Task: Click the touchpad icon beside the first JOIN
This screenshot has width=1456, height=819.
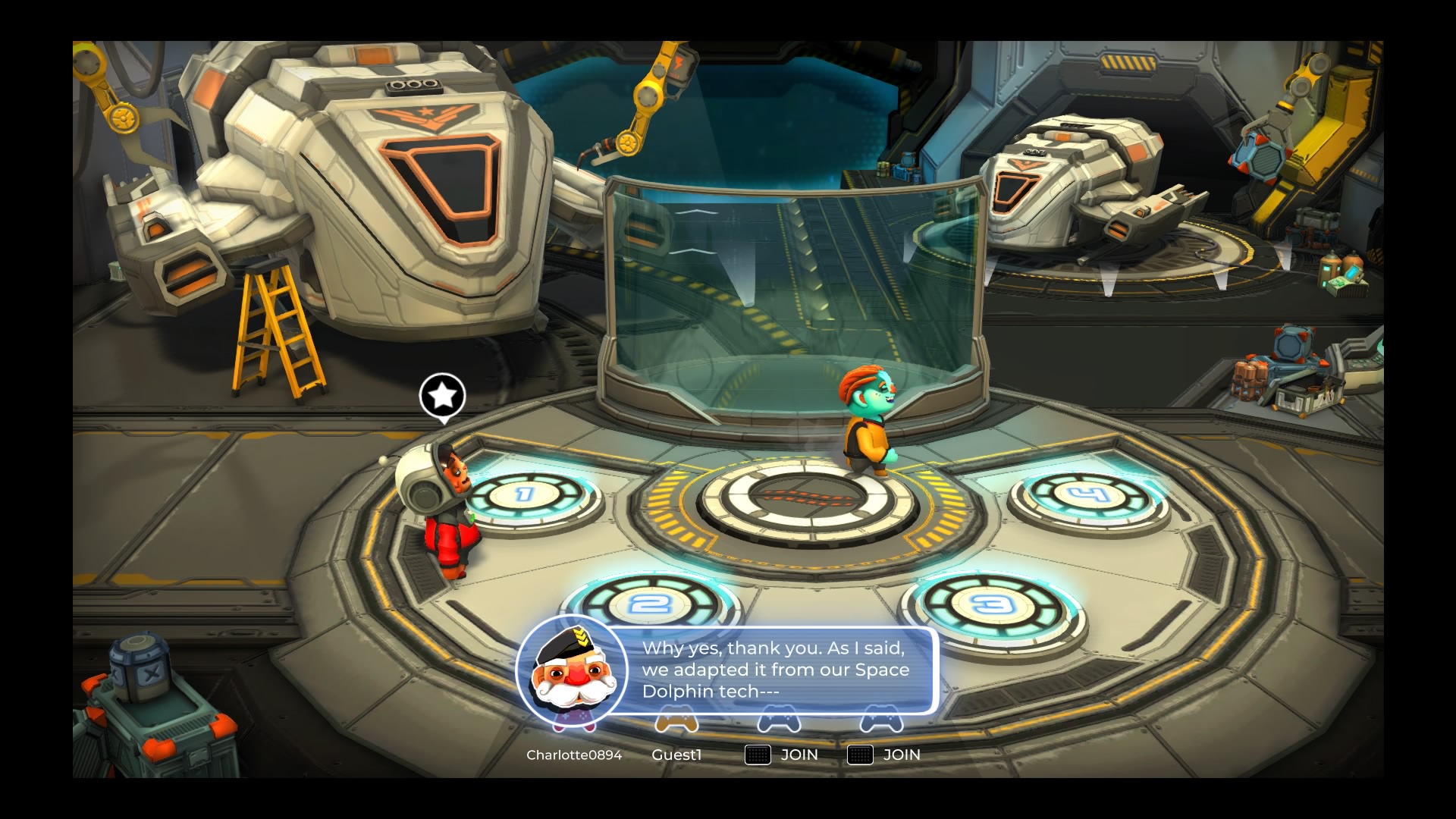Action: 757,755
